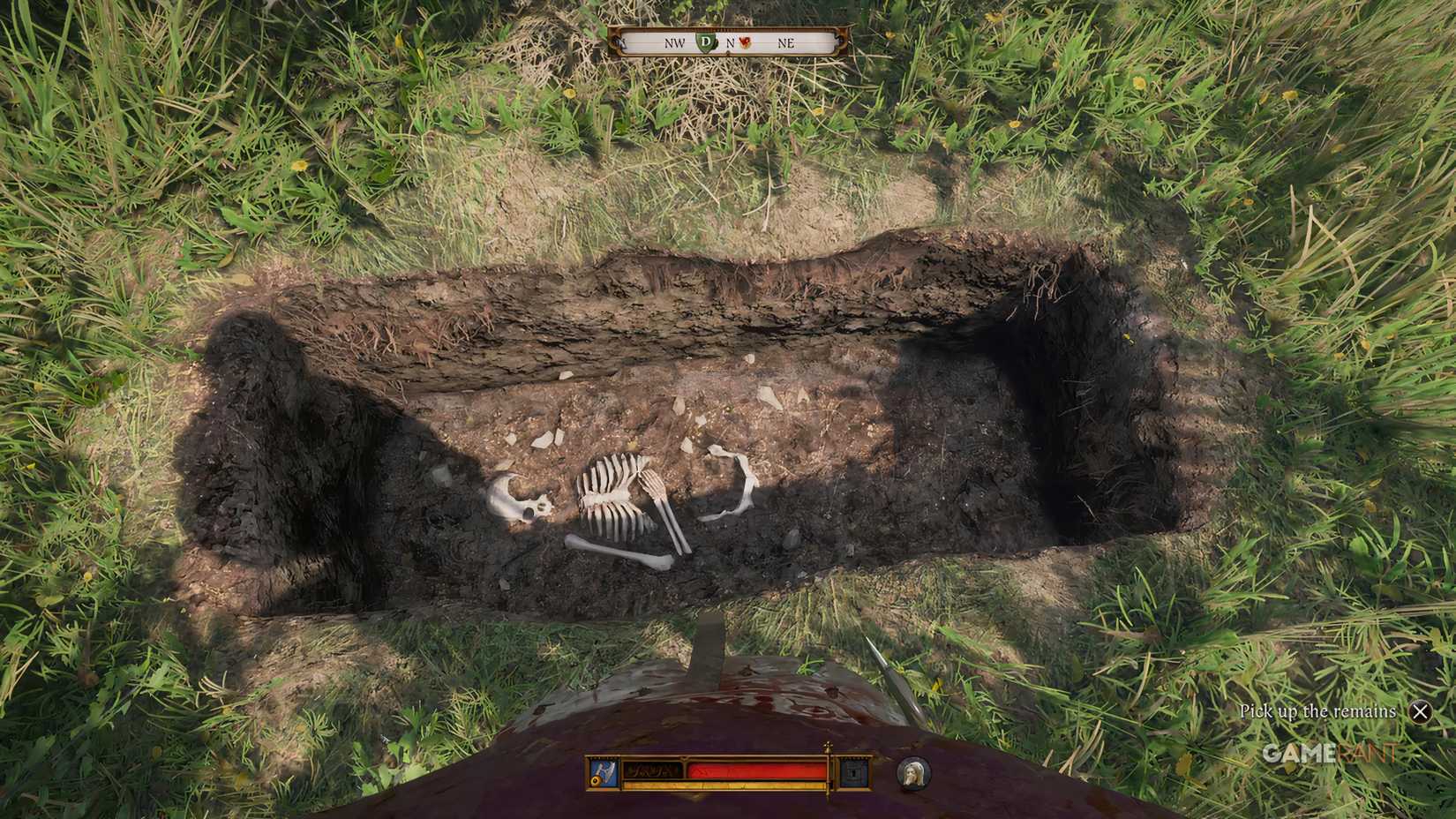Click the NE label on the compass

pos(787,42)
